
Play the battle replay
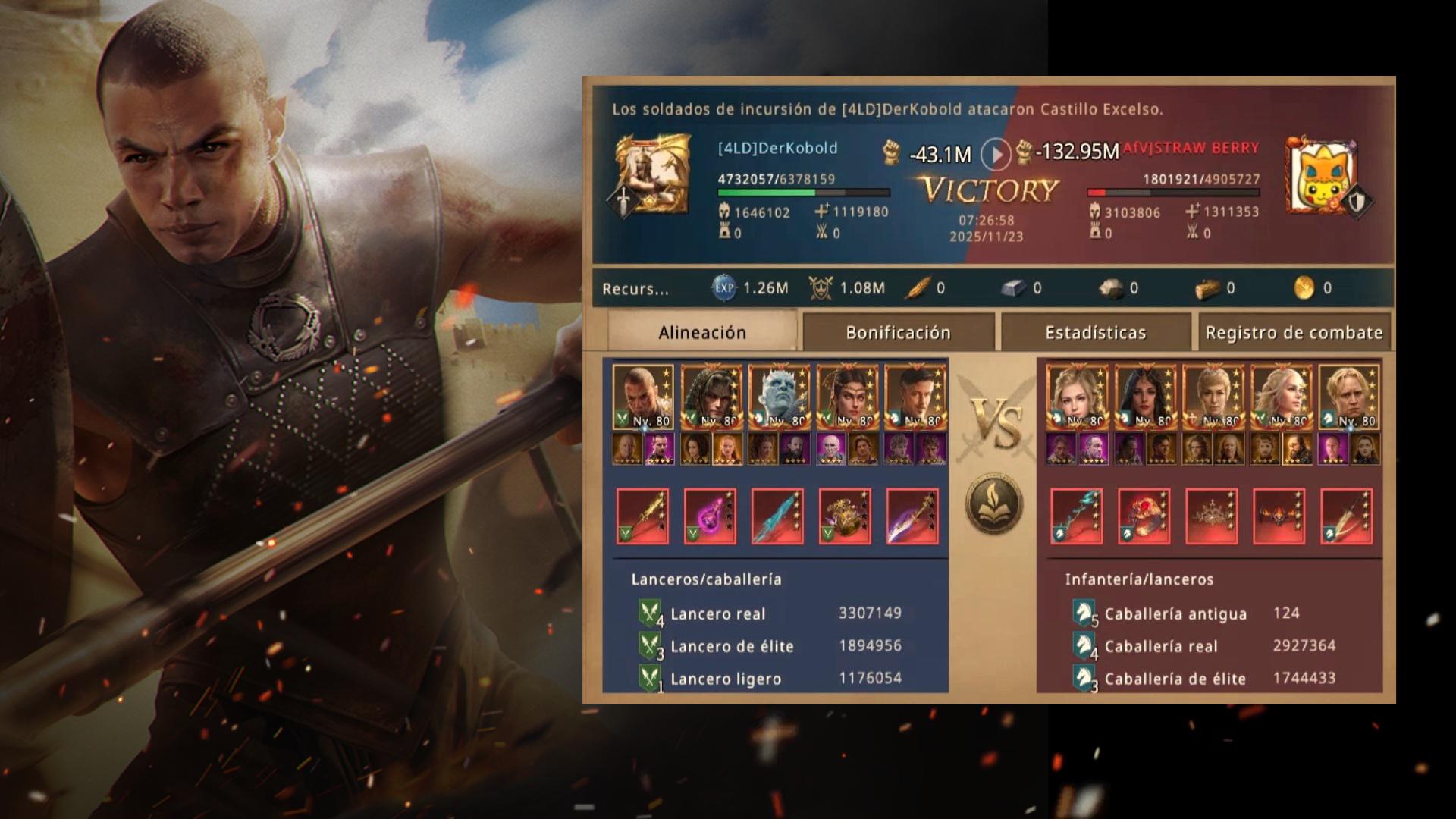[x=996, y=154]
